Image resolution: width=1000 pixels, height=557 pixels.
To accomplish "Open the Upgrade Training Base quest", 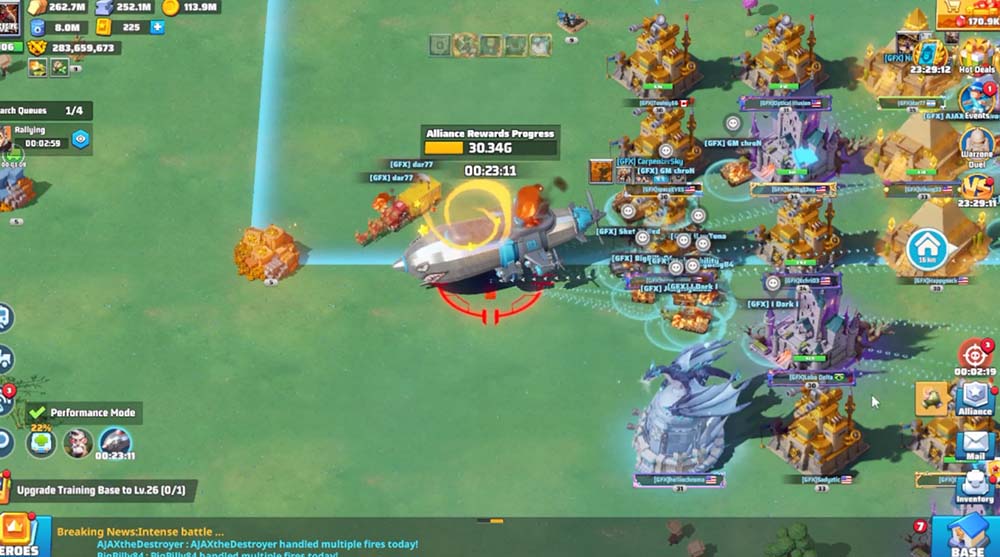I will click(100, 490).
